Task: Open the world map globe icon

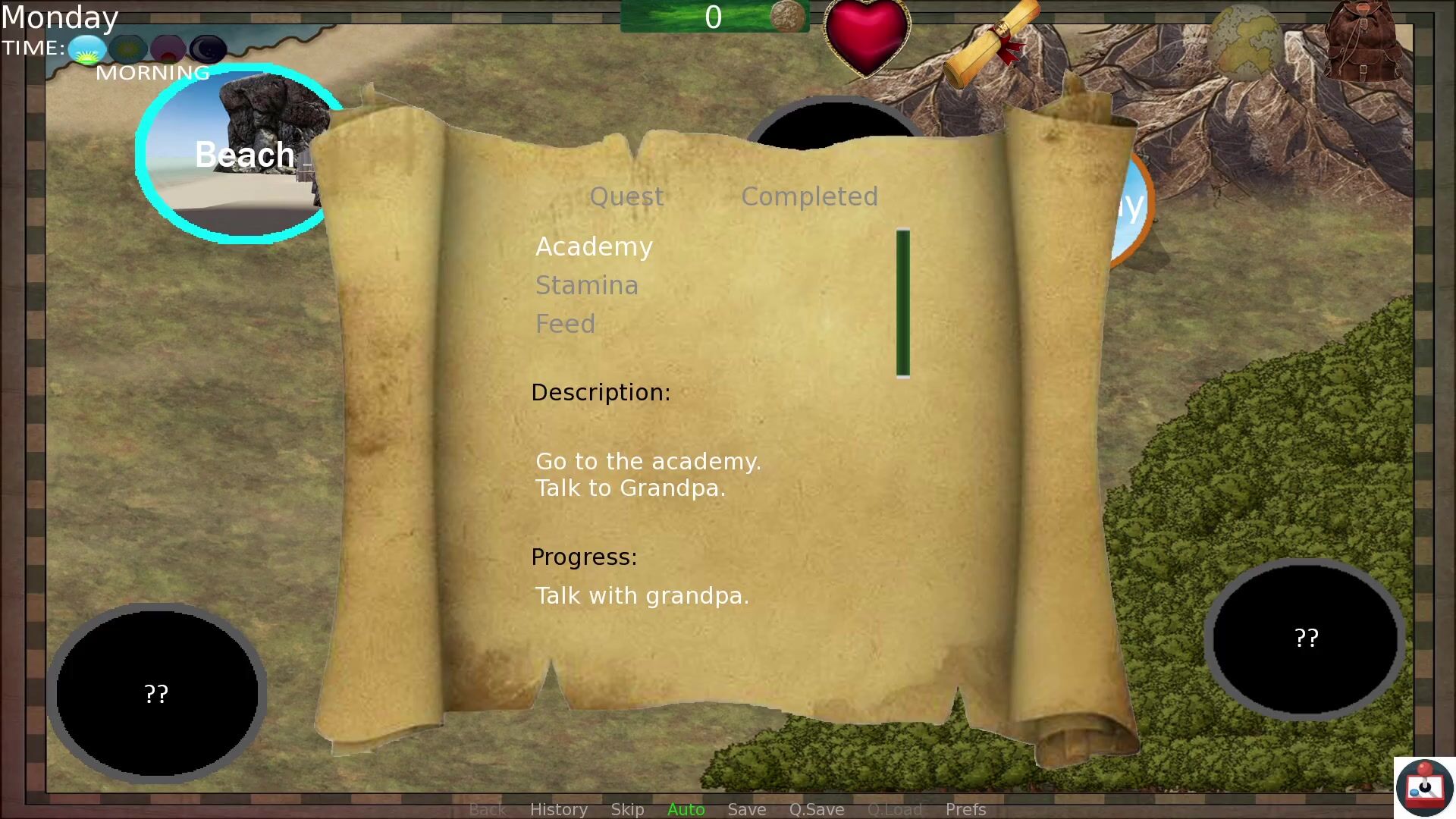Action: click(1246, 42)
